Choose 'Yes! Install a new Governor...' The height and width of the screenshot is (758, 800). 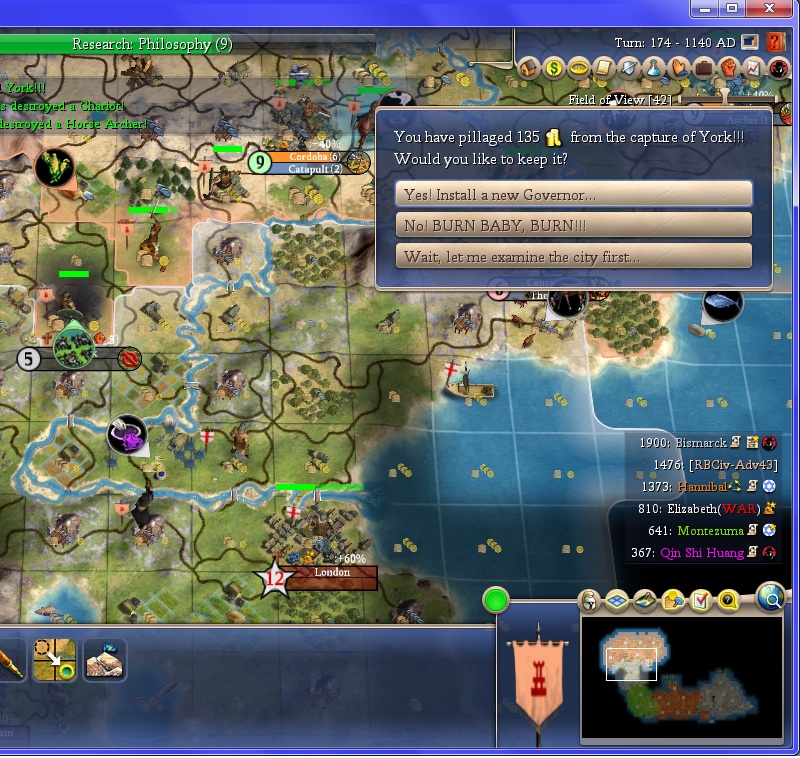click(574, 194)
